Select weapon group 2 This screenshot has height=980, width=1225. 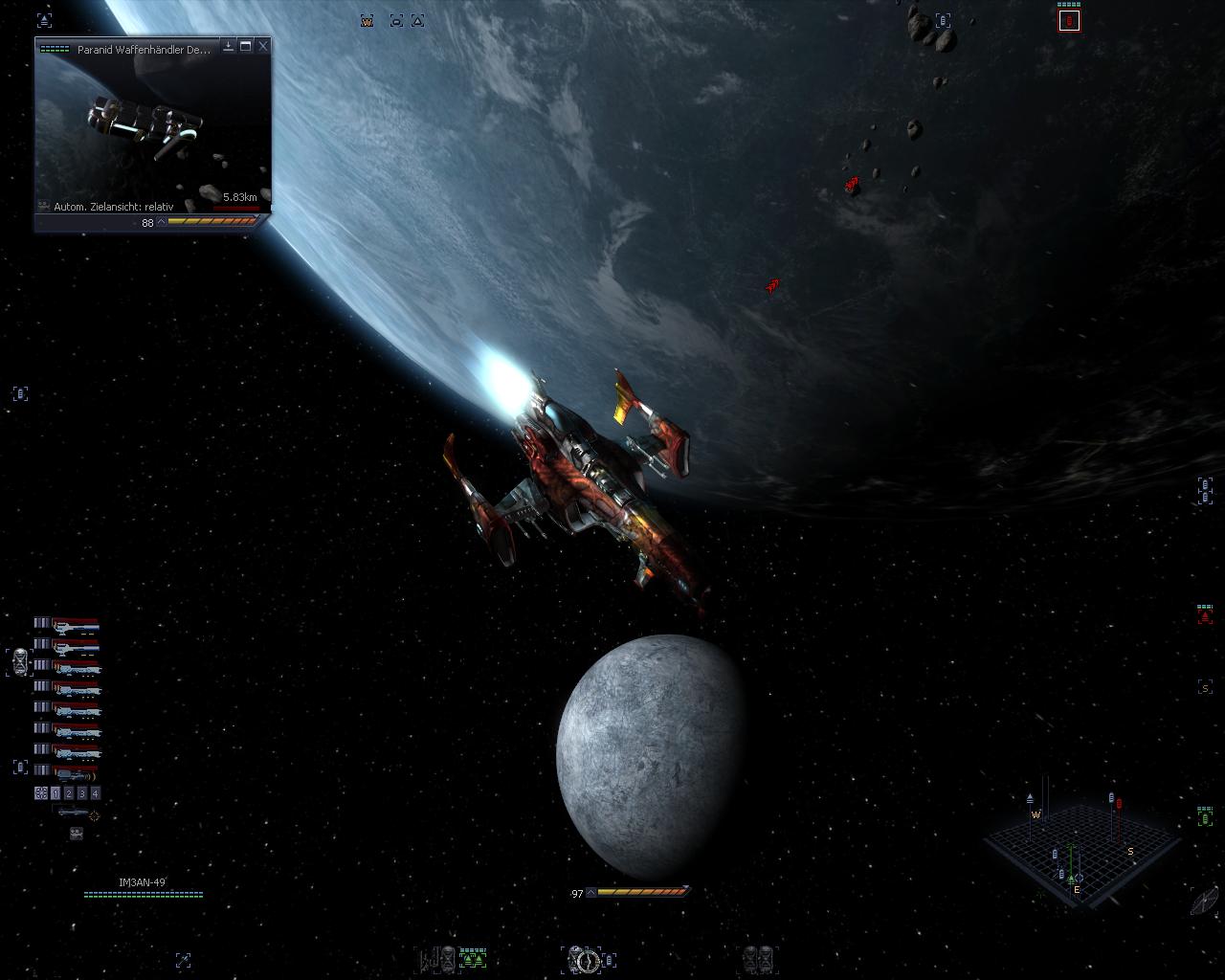point(69,793)
